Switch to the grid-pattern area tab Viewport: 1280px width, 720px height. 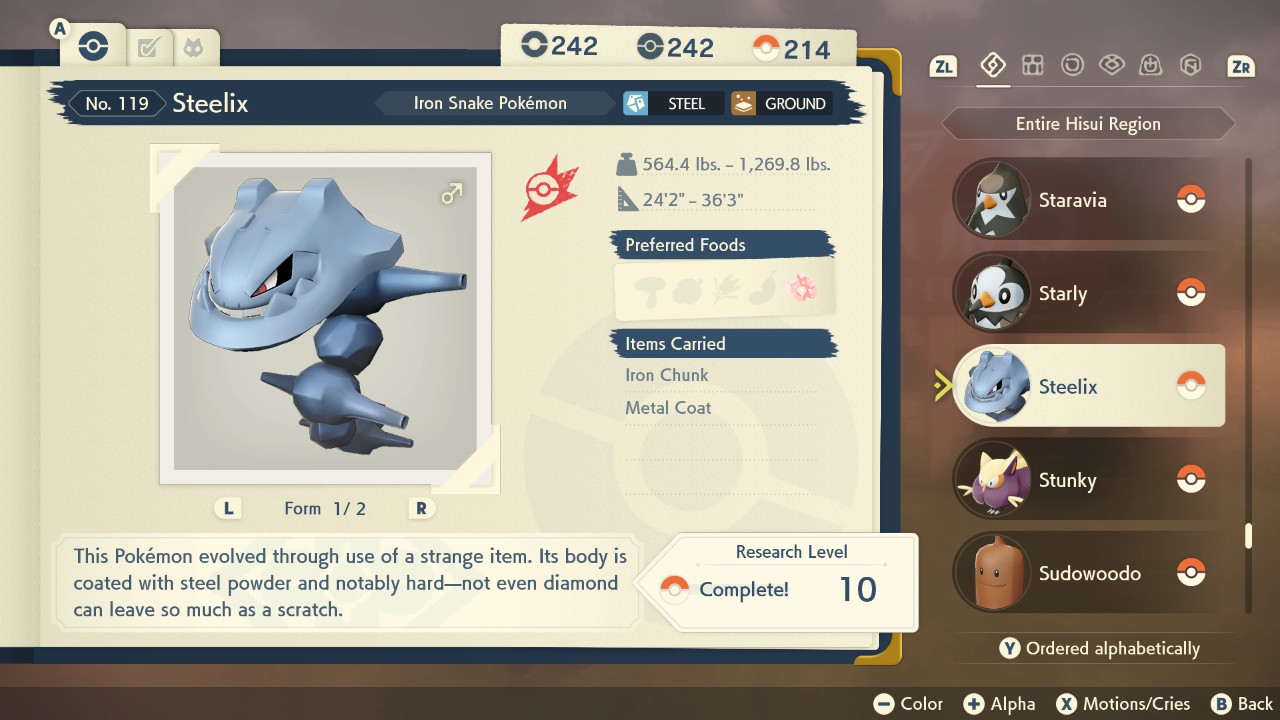[1032, 66]
